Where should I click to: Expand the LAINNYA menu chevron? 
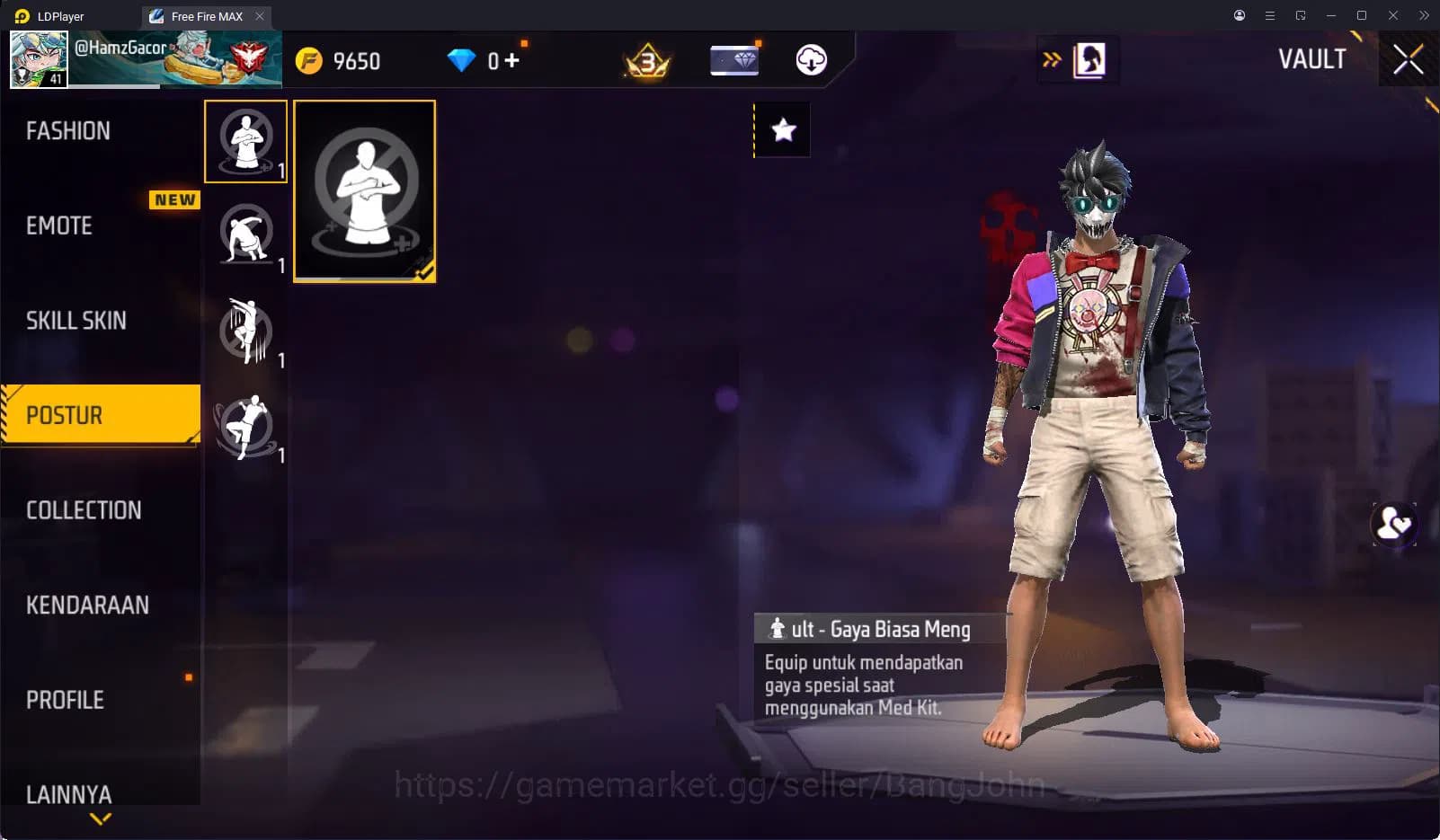pyautogui.click(x=99, y=818)
